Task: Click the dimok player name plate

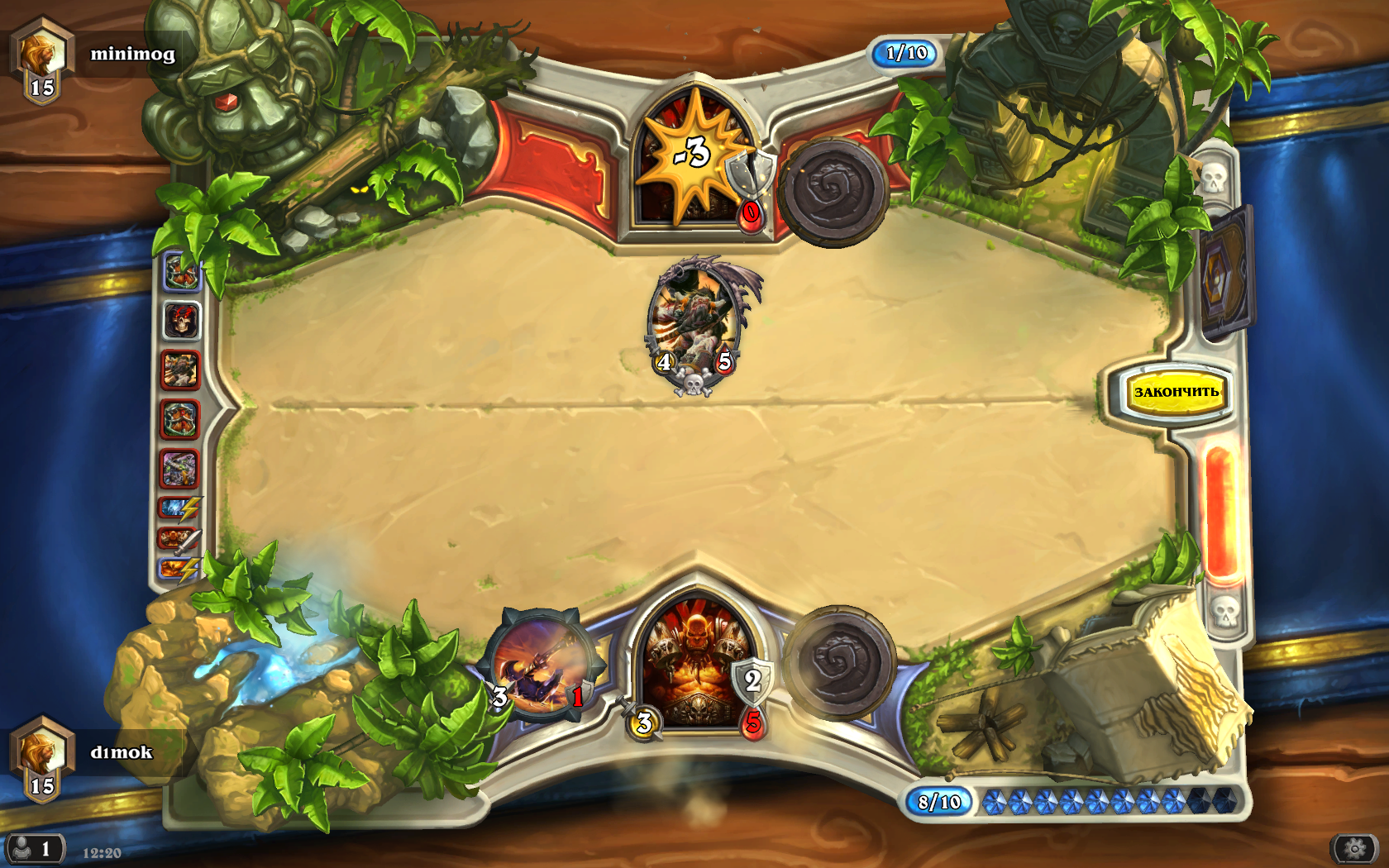Action: (x=121, y=752)
